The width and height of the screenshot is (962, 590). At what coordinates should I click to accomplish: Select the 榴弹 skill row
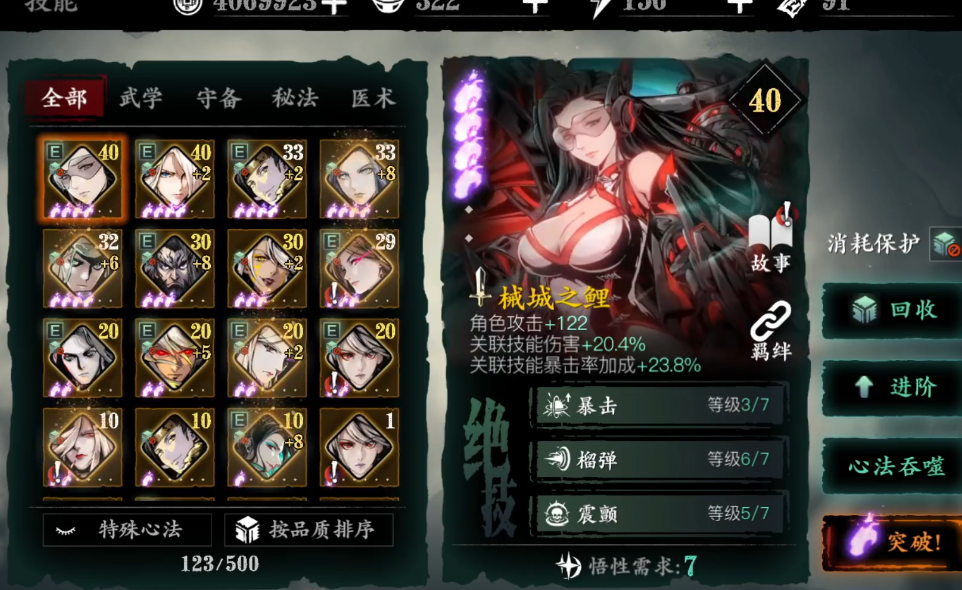[658, 459]
